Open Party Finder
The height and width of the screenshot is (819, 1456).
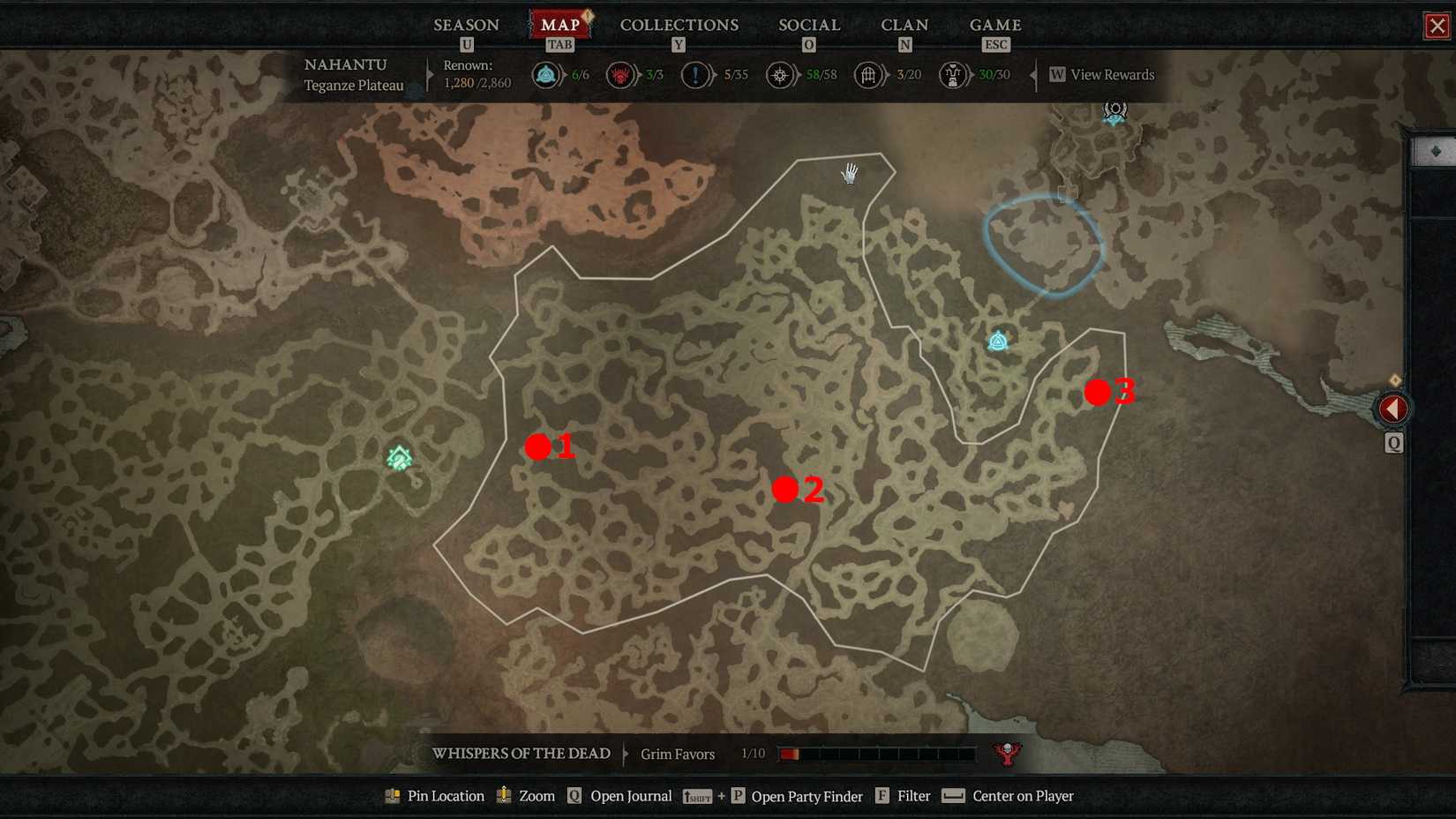click(806, 796)
